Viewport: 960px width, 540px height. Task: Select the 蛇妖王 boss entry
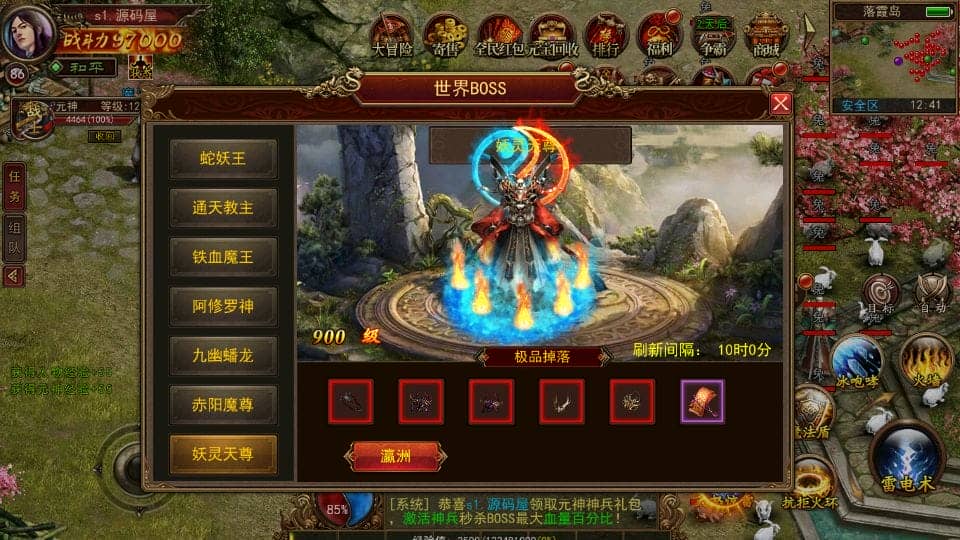(223, 158)
